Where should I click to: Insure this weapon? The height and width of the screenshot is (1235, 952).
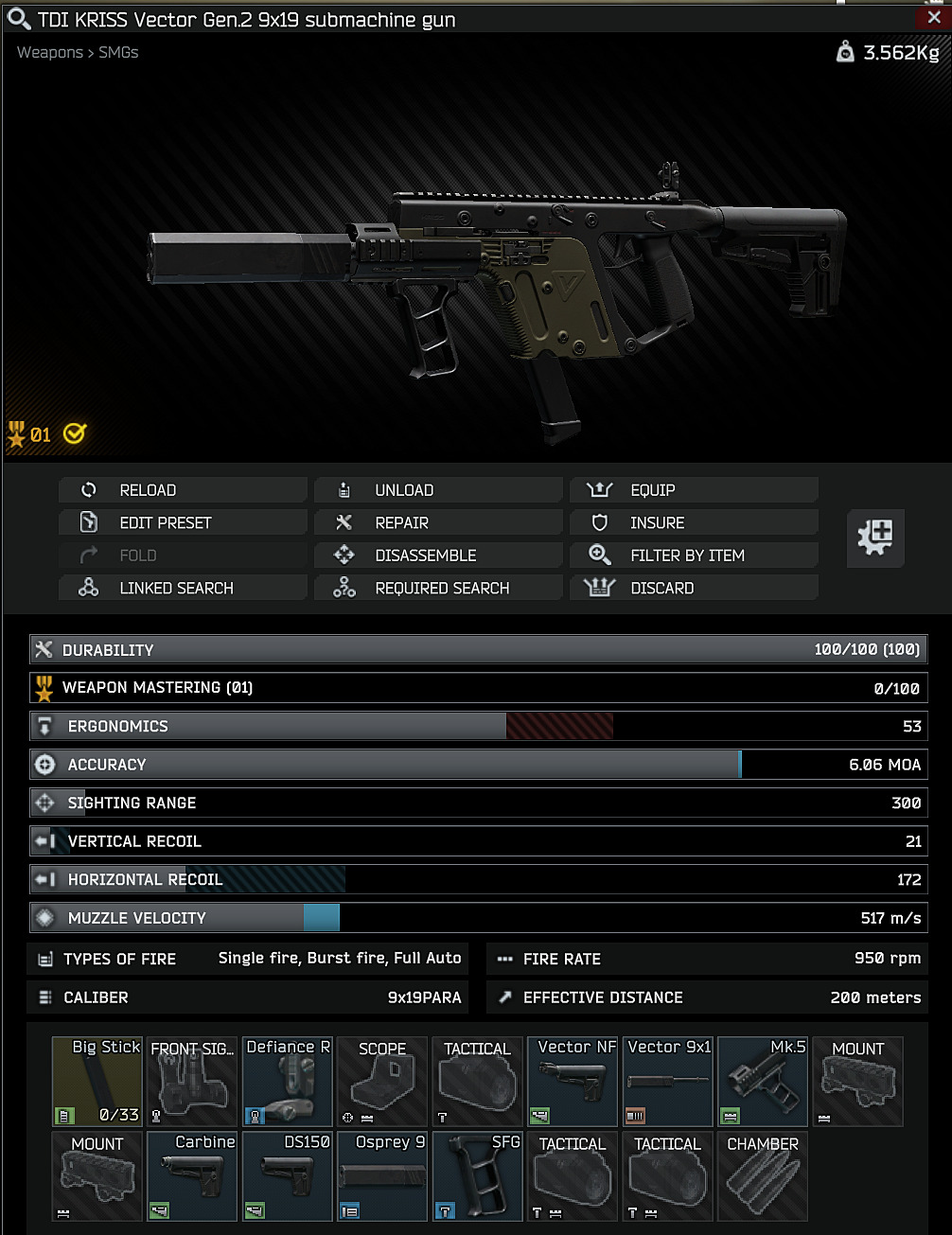(x=694, y=522)
